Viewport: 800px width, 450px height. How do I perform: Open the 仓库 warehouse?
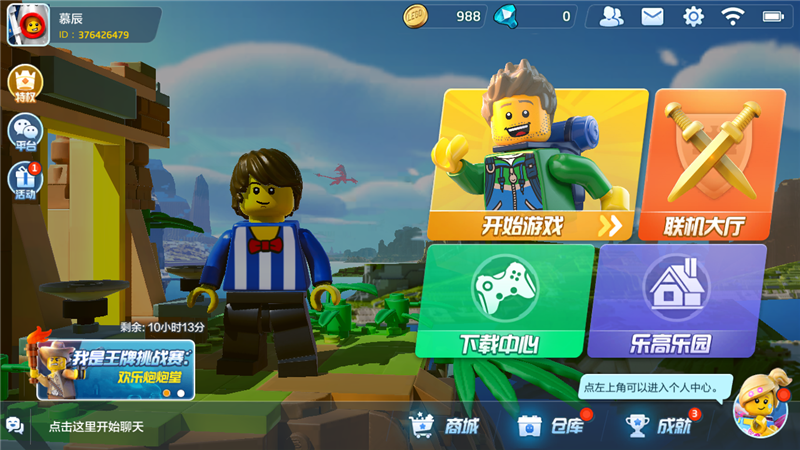pyautogui.click(x=551, y=426)
